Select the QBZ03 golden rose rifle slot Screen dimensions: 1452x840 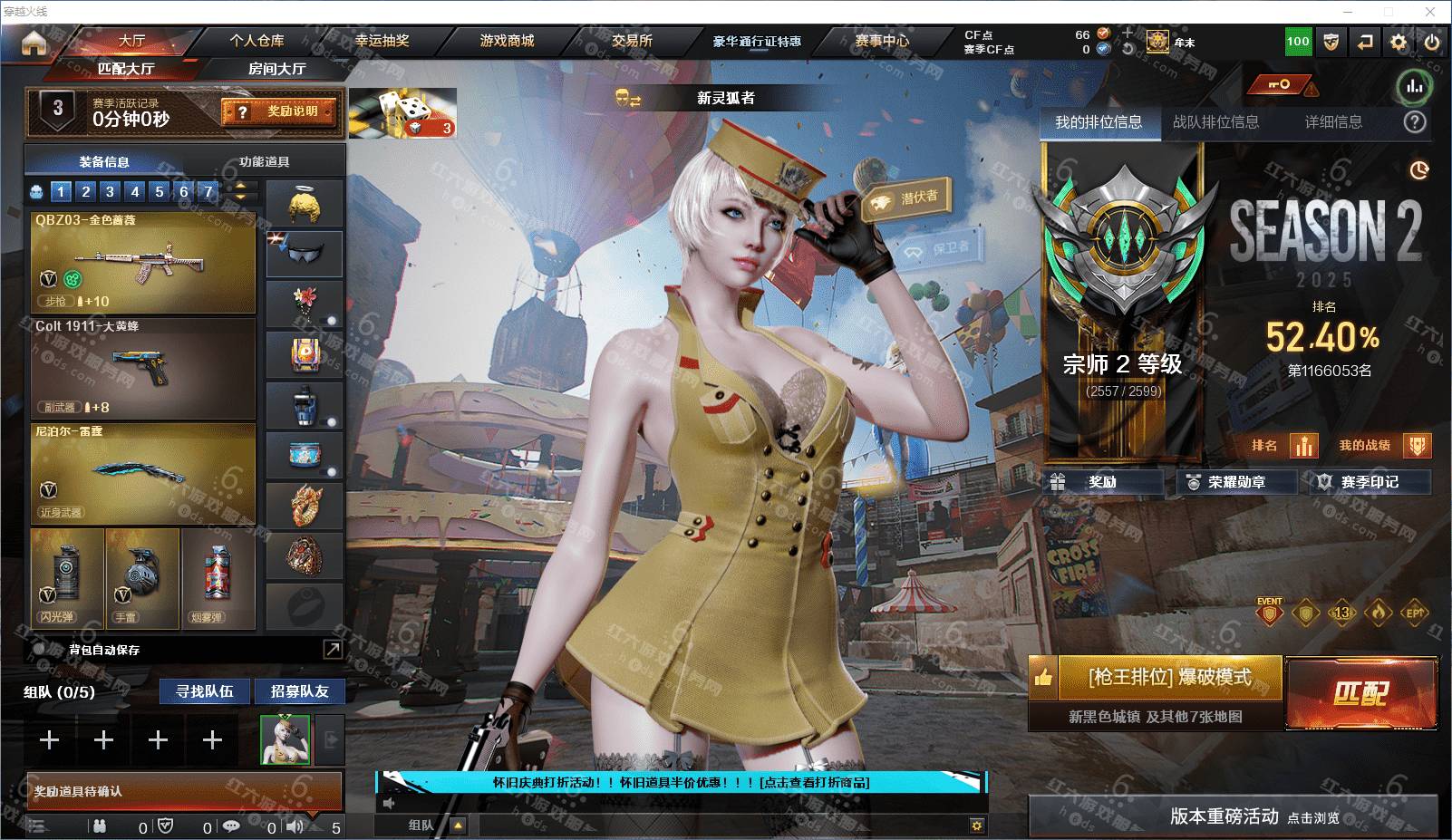tap(143, 263)
